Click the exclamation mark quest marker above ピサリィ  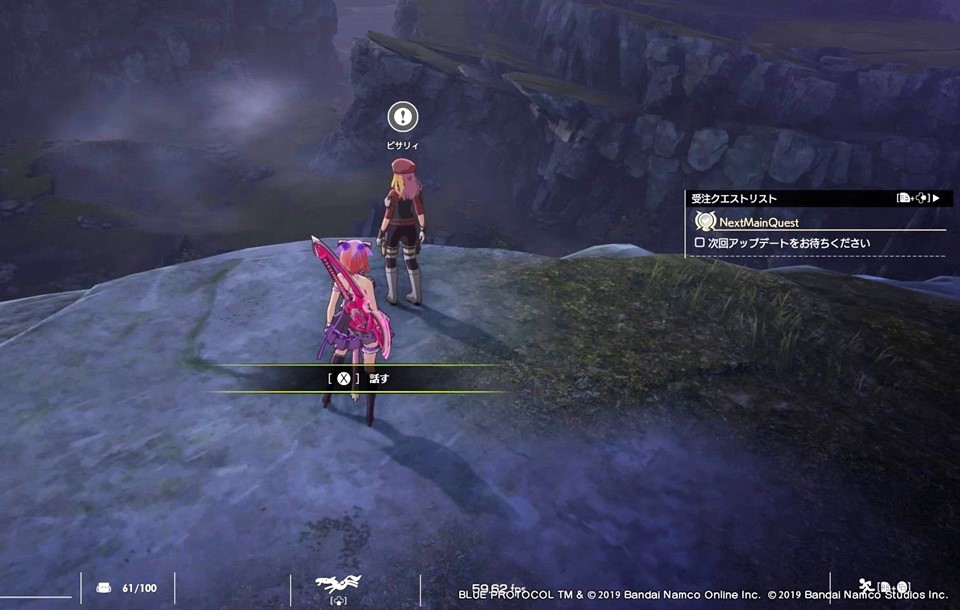coord(402,117)
